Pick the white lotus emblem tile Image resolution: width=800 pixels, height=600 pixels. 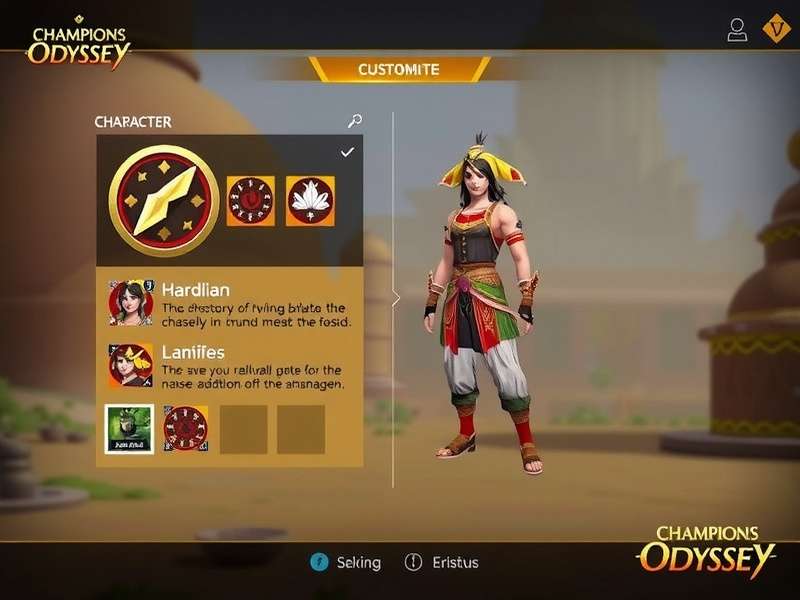310,200
